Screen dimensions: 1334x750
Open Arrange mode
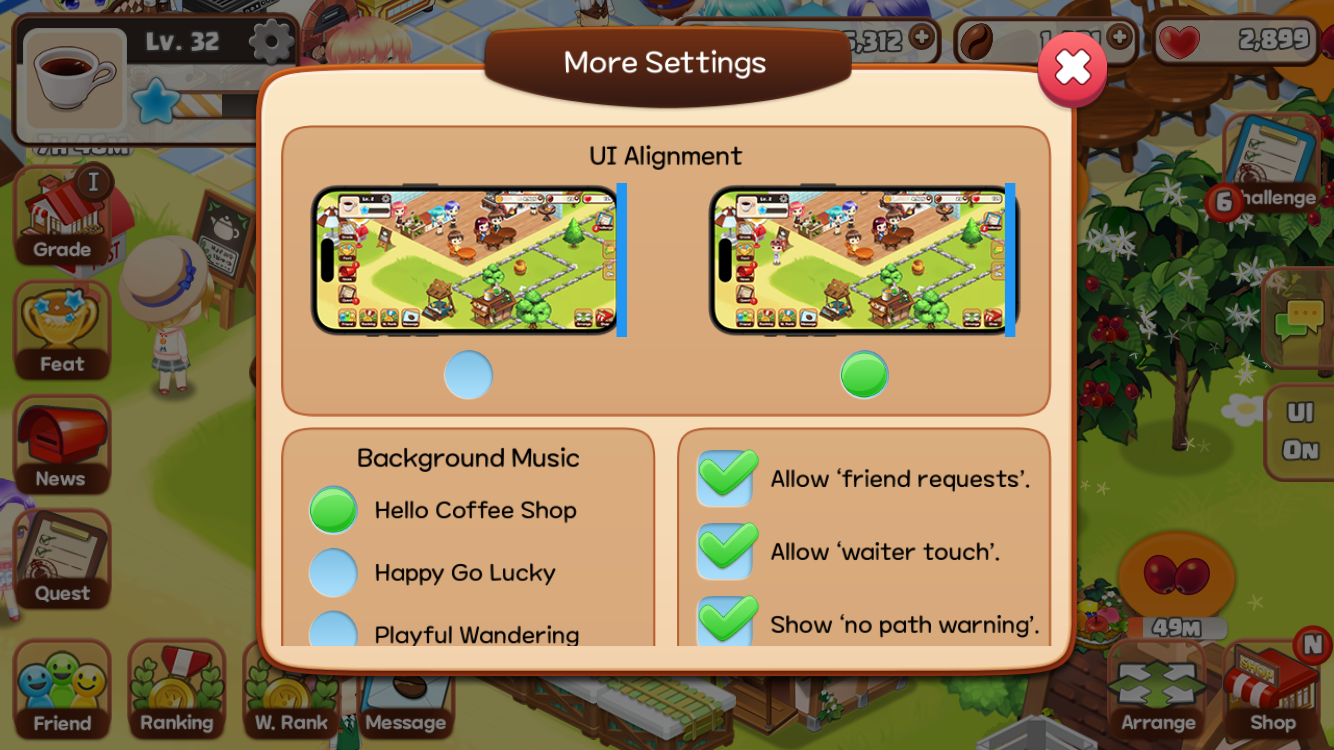[x=1158, y=691]
